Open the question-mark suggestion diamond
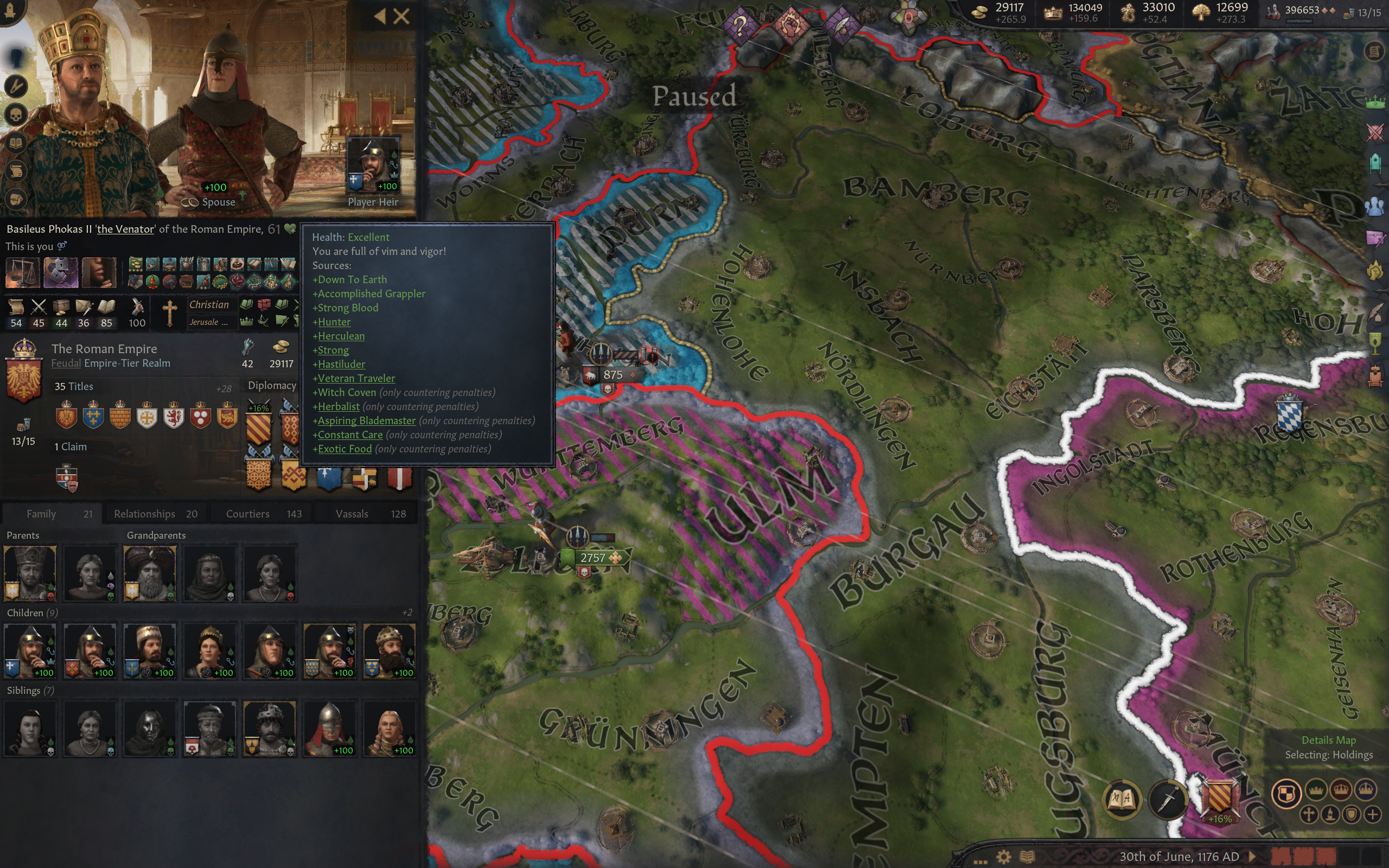The width and height of the screenshot is (1389, 868). [740, 25]
